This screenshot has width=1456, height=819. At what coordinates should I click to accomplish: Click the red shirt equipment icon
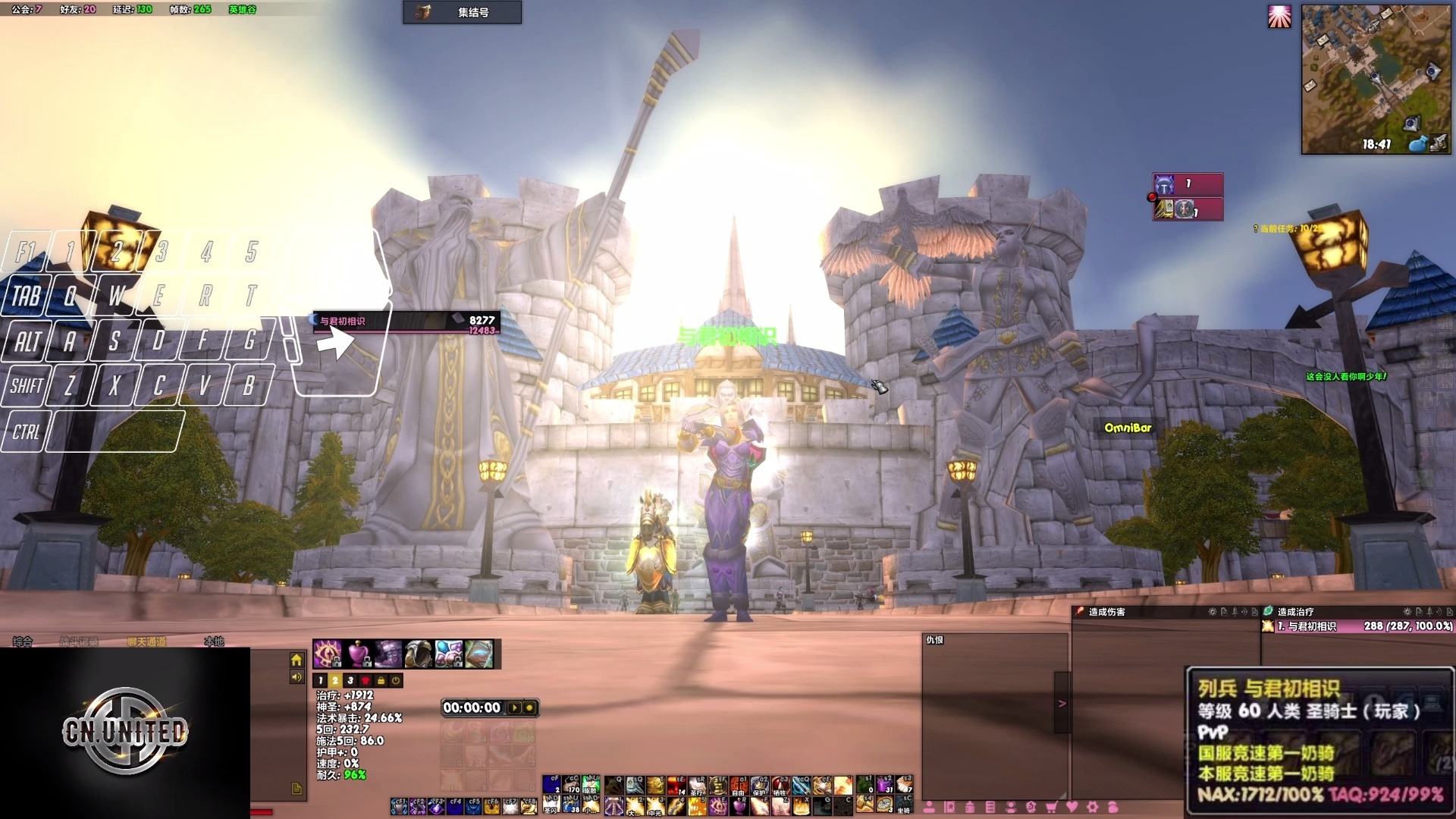point(366,681)
